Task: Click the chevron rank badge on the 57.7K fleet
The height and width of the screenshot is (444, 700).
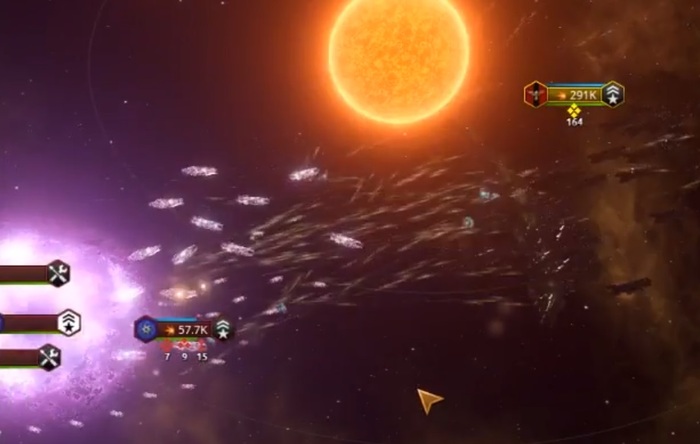Action: point(222,329)
